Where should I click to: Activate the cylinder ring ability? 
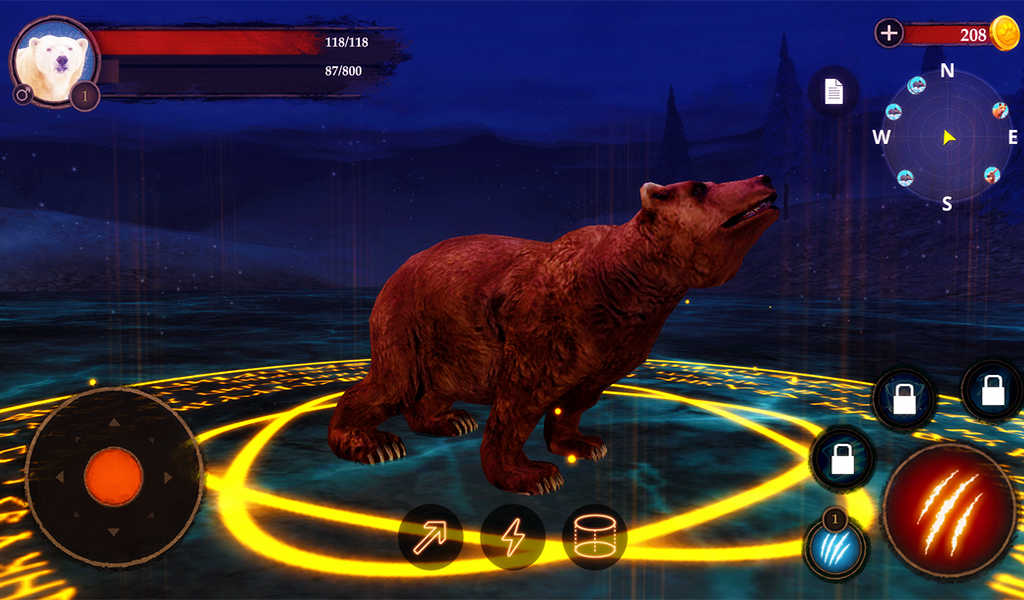[595, 538]
